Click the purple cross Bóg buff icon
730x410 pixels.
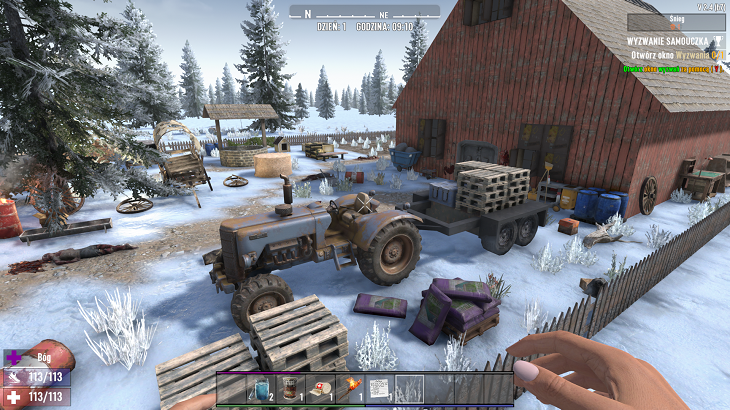tap(14, 357)
